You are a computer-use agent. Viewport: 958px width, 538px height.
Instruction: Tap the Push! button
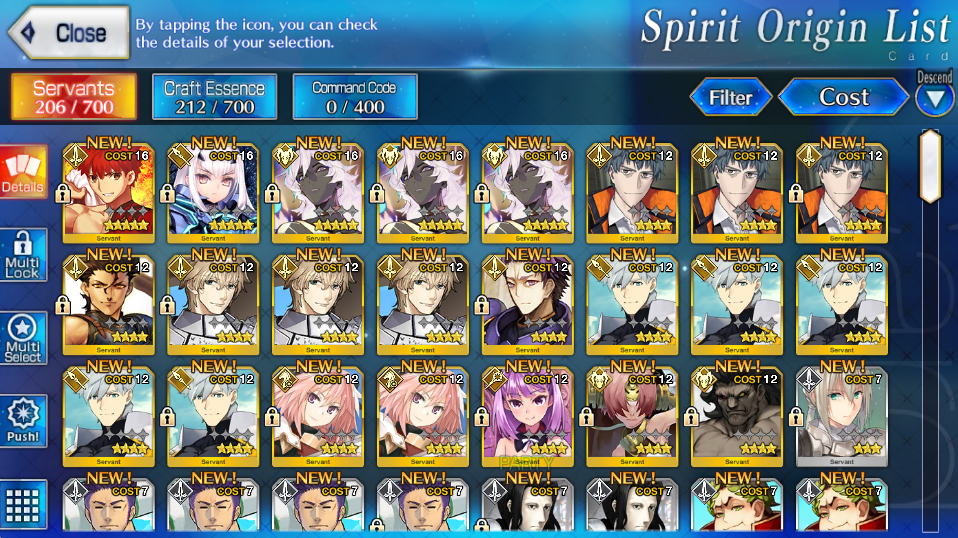click(x=23, y=421)
